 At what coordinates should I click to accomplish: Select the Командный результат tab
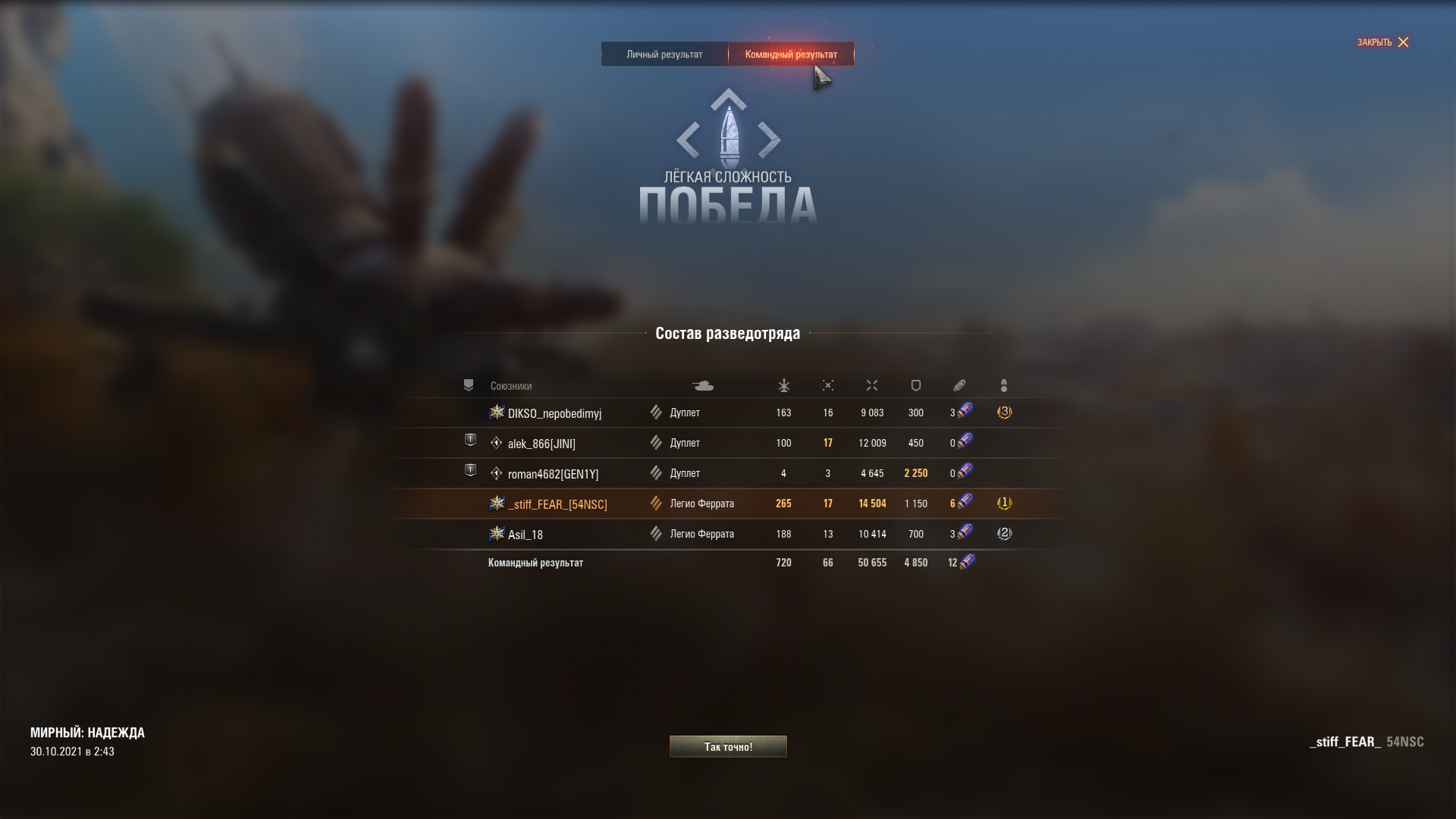791,54
